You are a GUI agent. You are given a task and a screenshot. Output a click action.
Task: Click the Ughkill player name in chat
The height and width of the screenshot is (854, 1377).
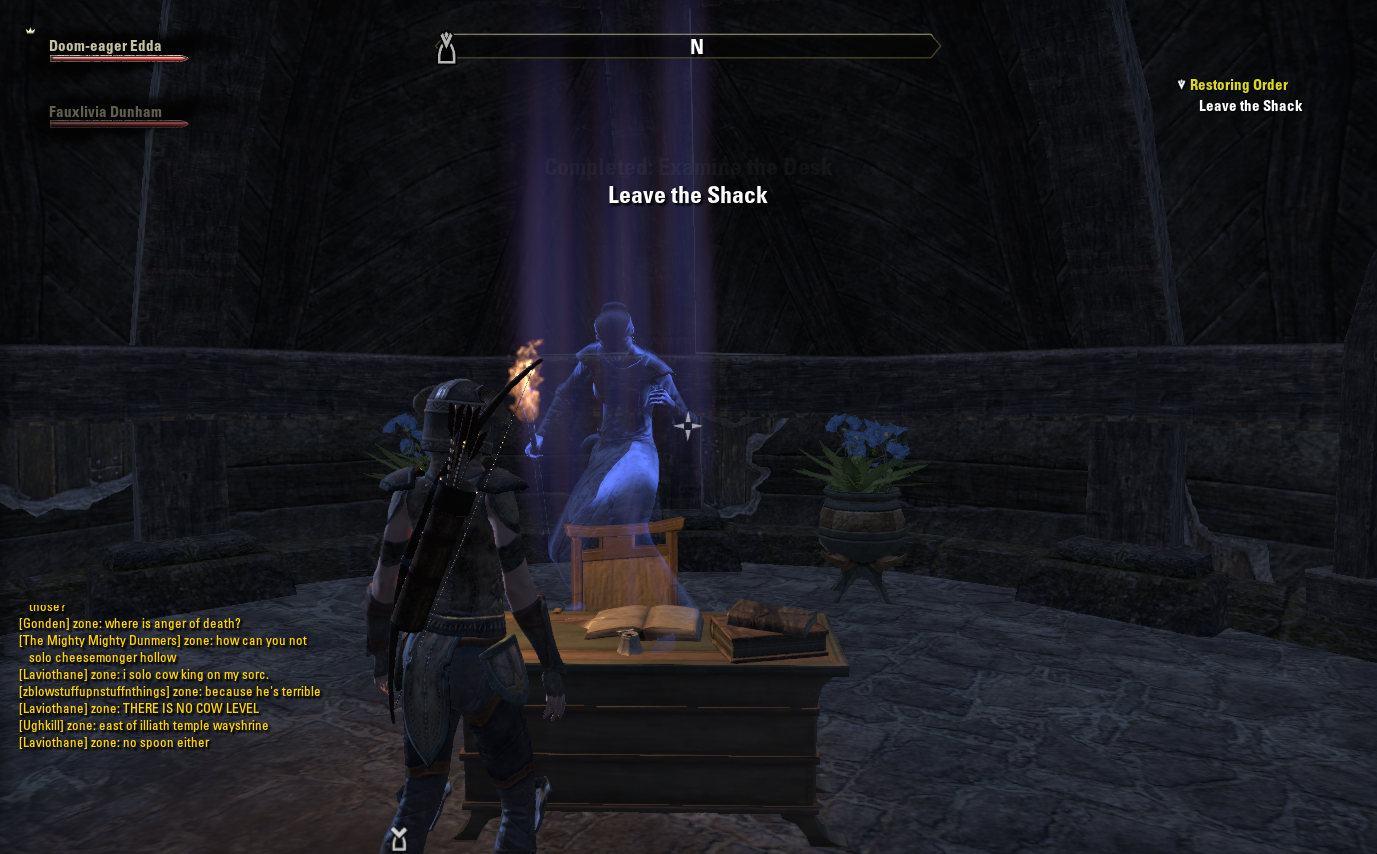tap(41, 726)
